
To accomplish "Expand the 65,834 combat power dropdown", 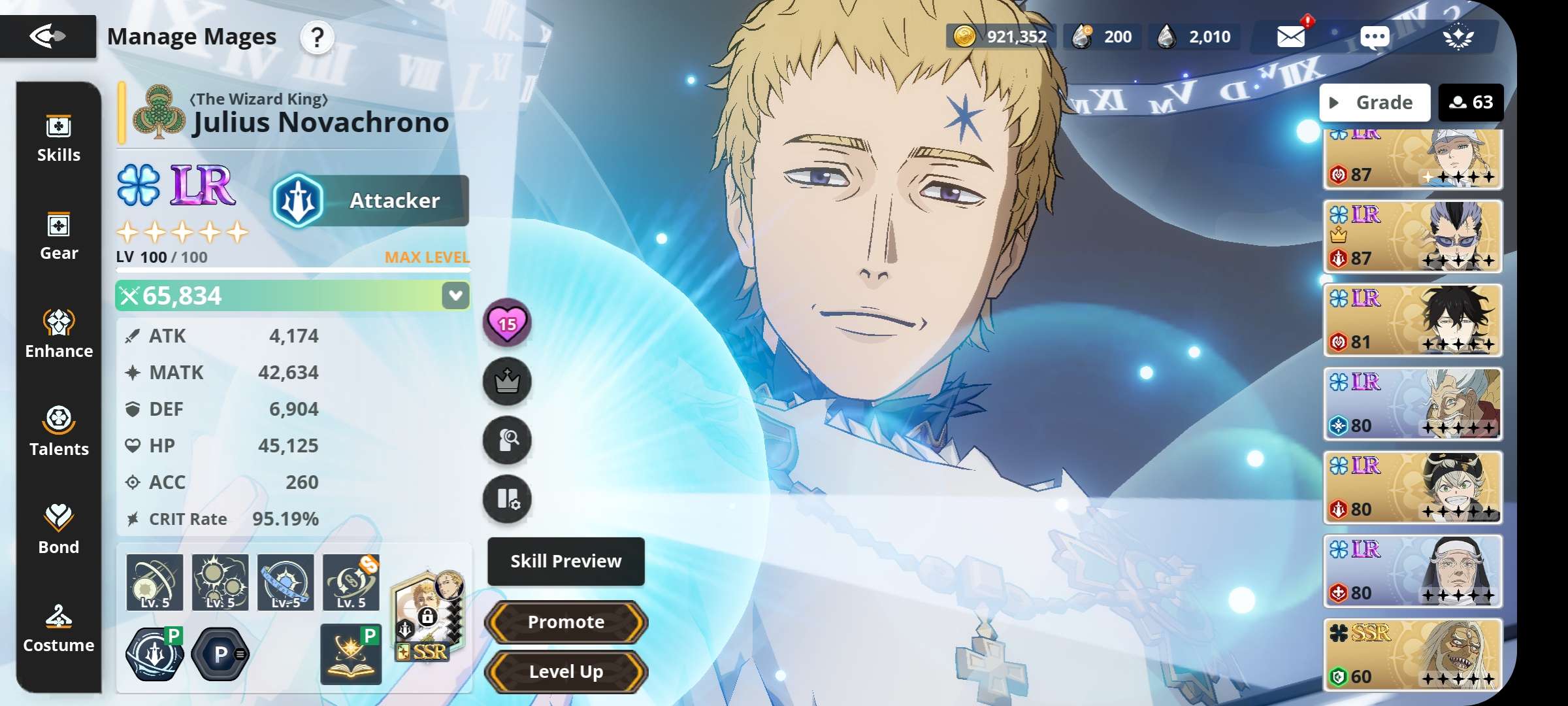I will 455,295.
